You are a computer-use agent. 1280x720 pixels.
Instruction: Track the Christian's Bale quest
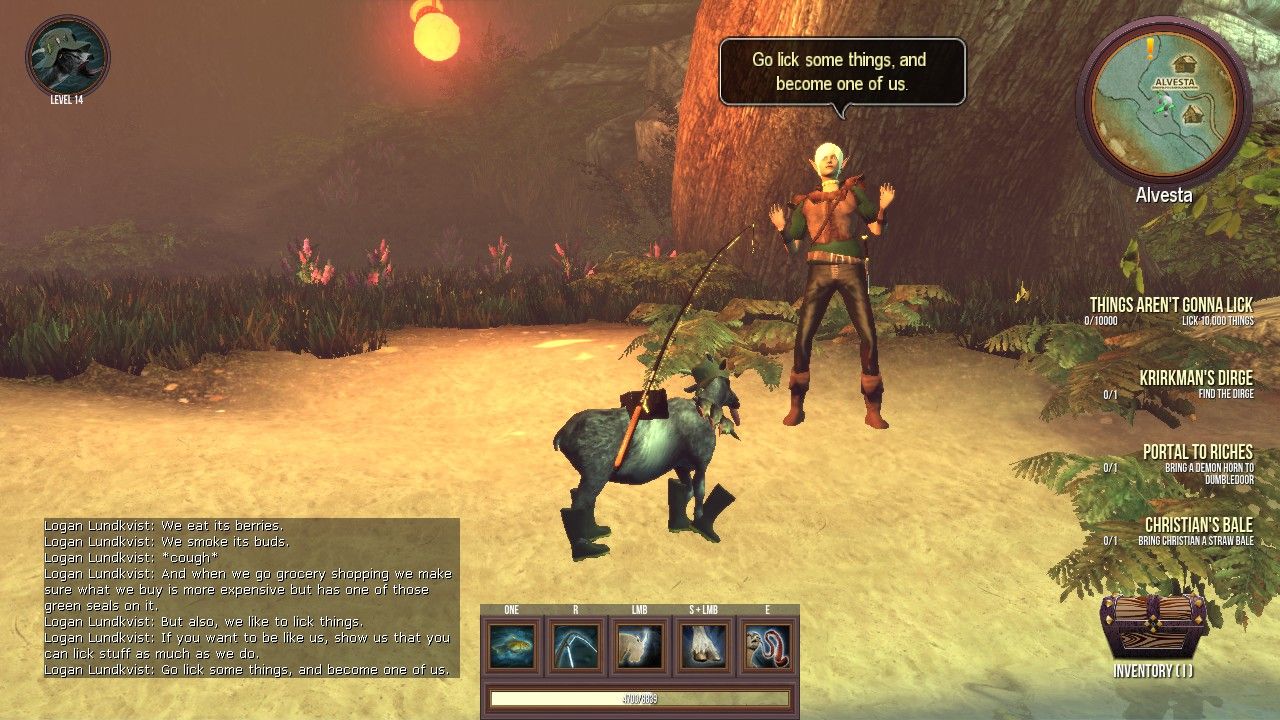(x=1198, y=526)
